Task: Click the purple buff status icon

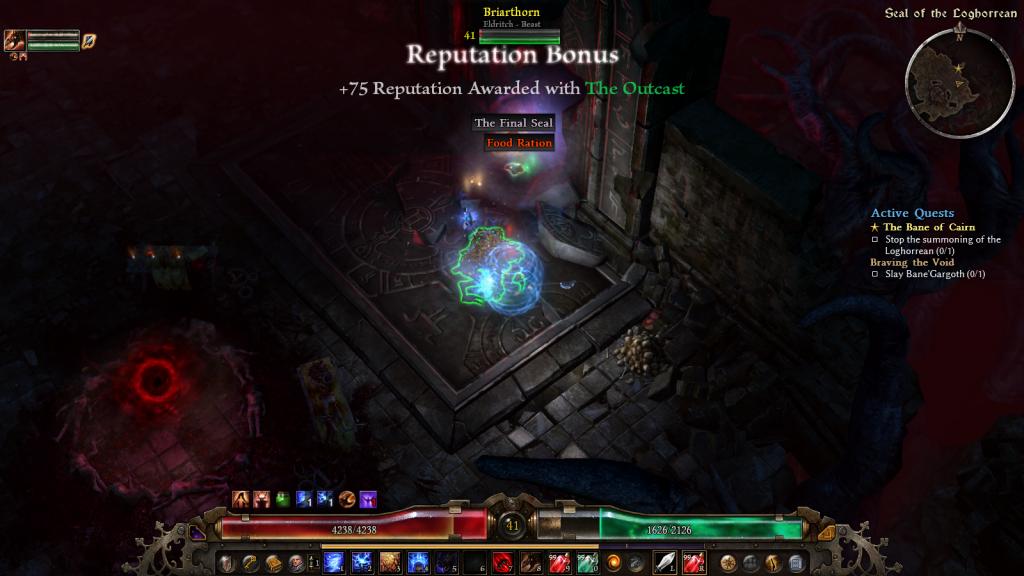Action: tap(368, 498)
